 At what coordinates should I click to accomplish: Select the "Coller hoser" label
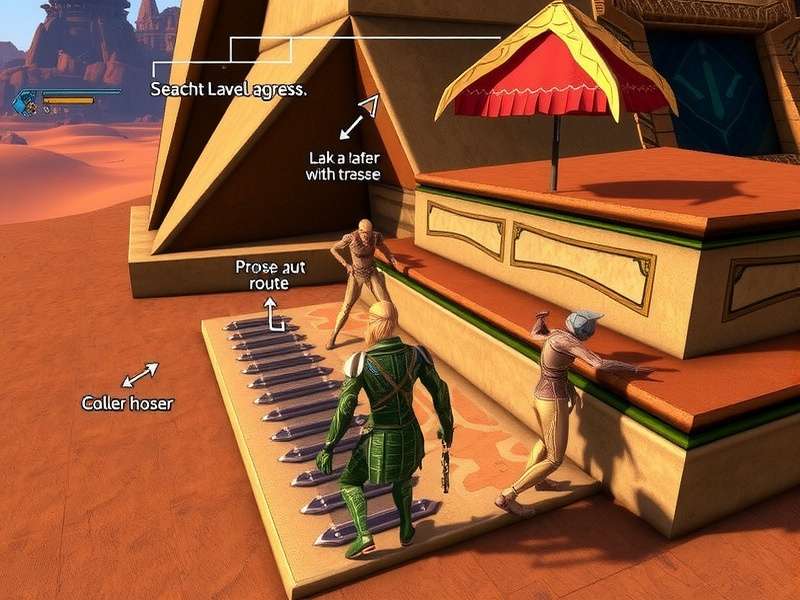pos(127,404)
